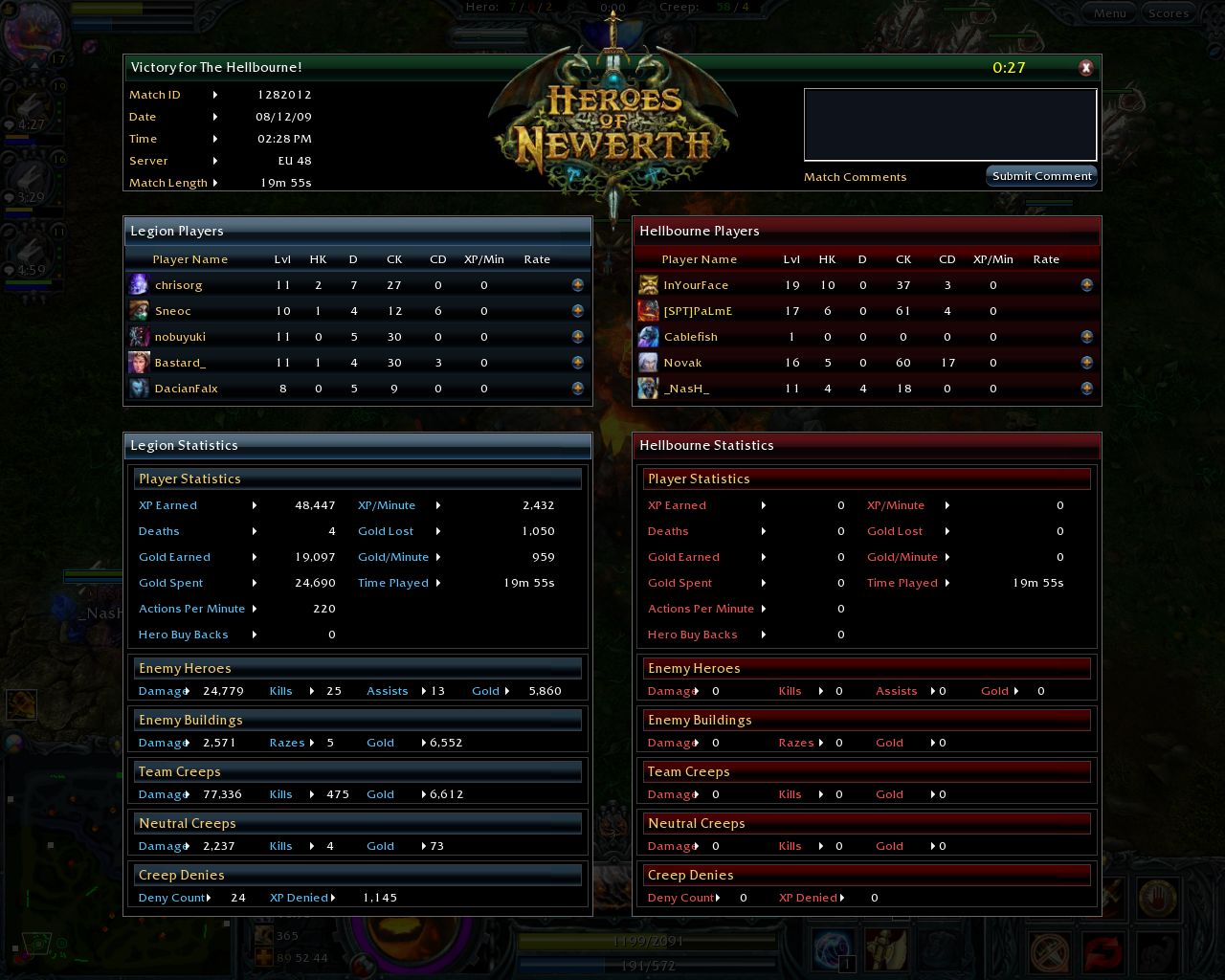Open the Menu button
The width and height of the screenshot is (1225, 980).
point(1109,13)
